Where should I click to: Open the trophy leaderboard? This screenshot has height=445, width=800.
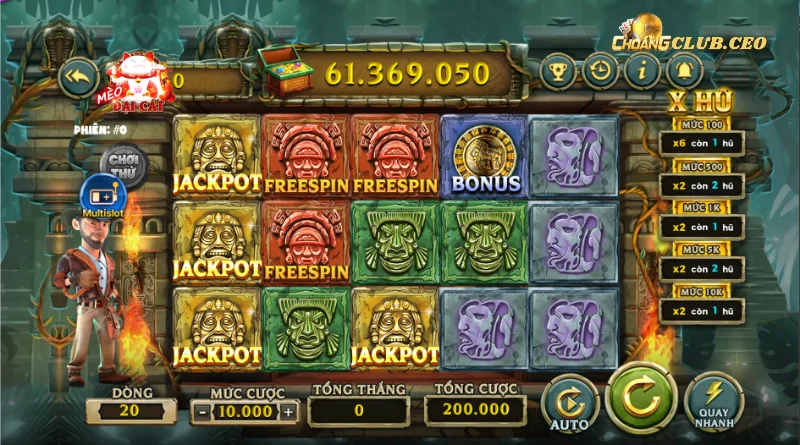[x=557, y=72]
